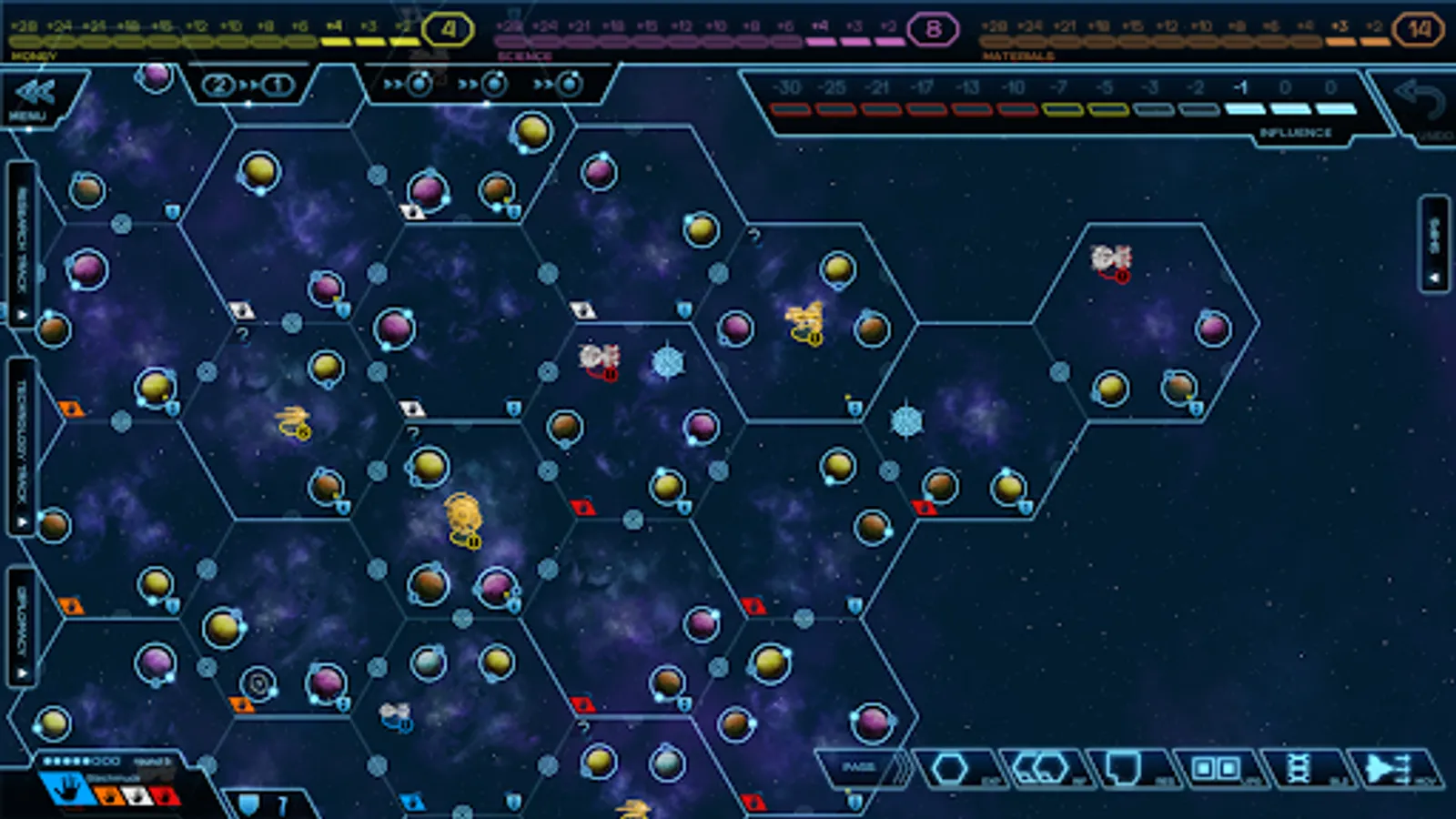Toggle the red player hand indicator
This screenshot has width=1456, height=819.
coord(165,796)
